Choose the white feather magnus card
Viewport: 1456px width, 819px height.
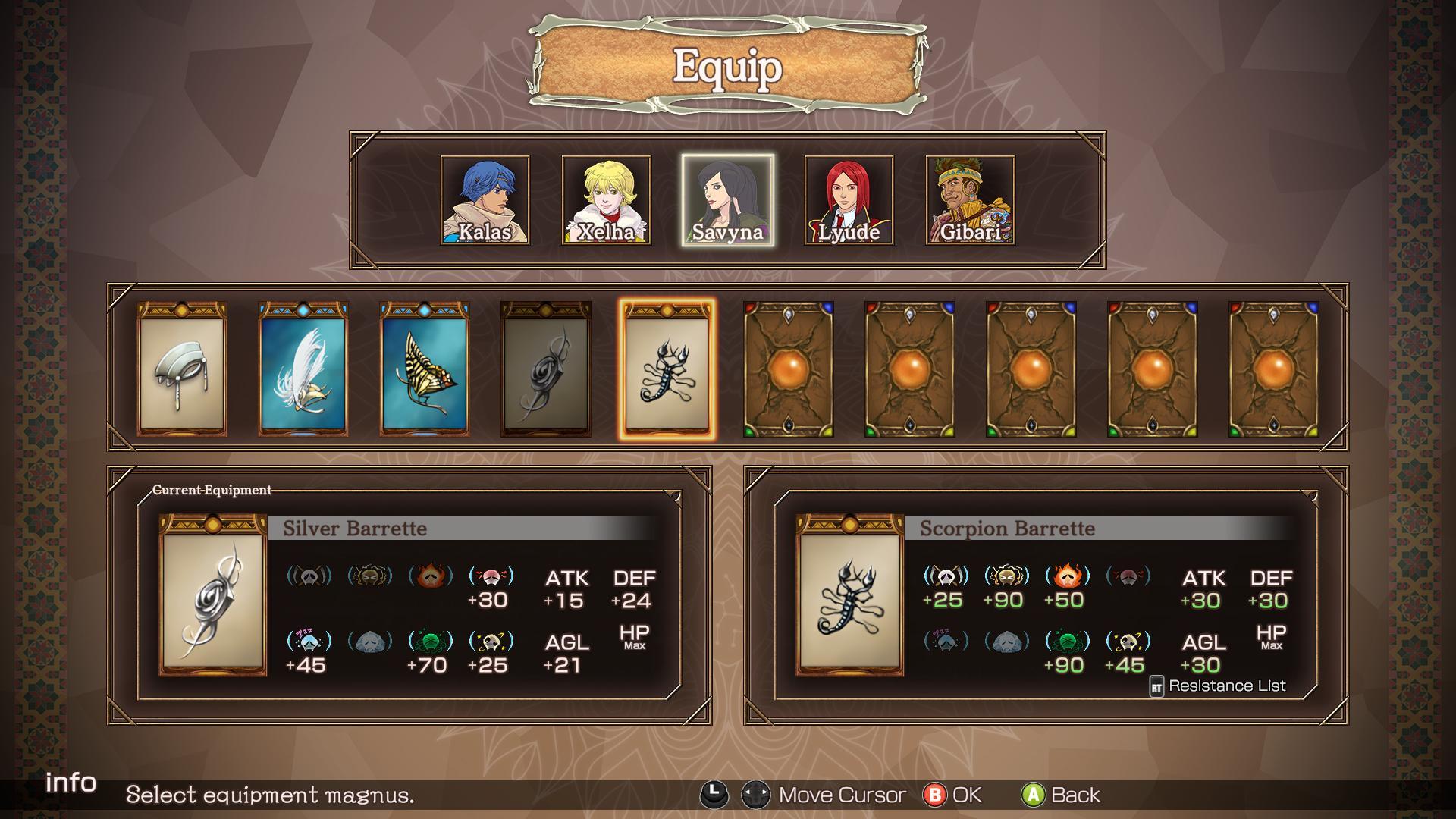point(303,369)
